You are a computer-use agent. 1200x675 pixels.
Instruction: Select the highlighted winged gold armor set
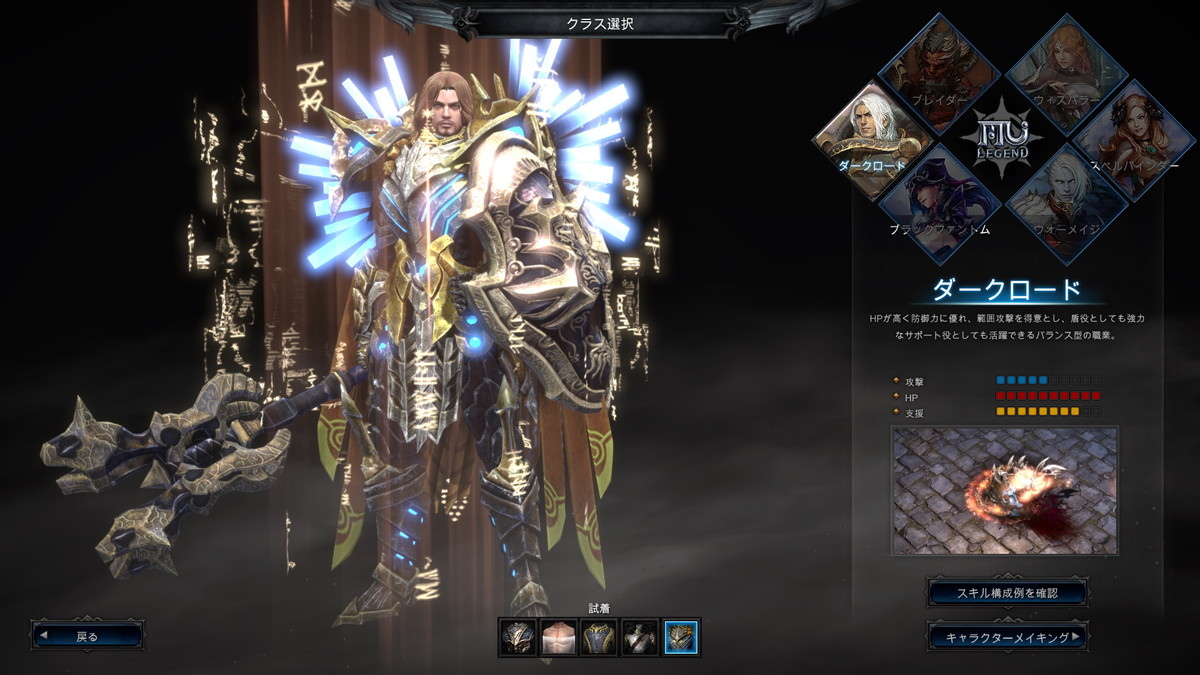point(682,637)
